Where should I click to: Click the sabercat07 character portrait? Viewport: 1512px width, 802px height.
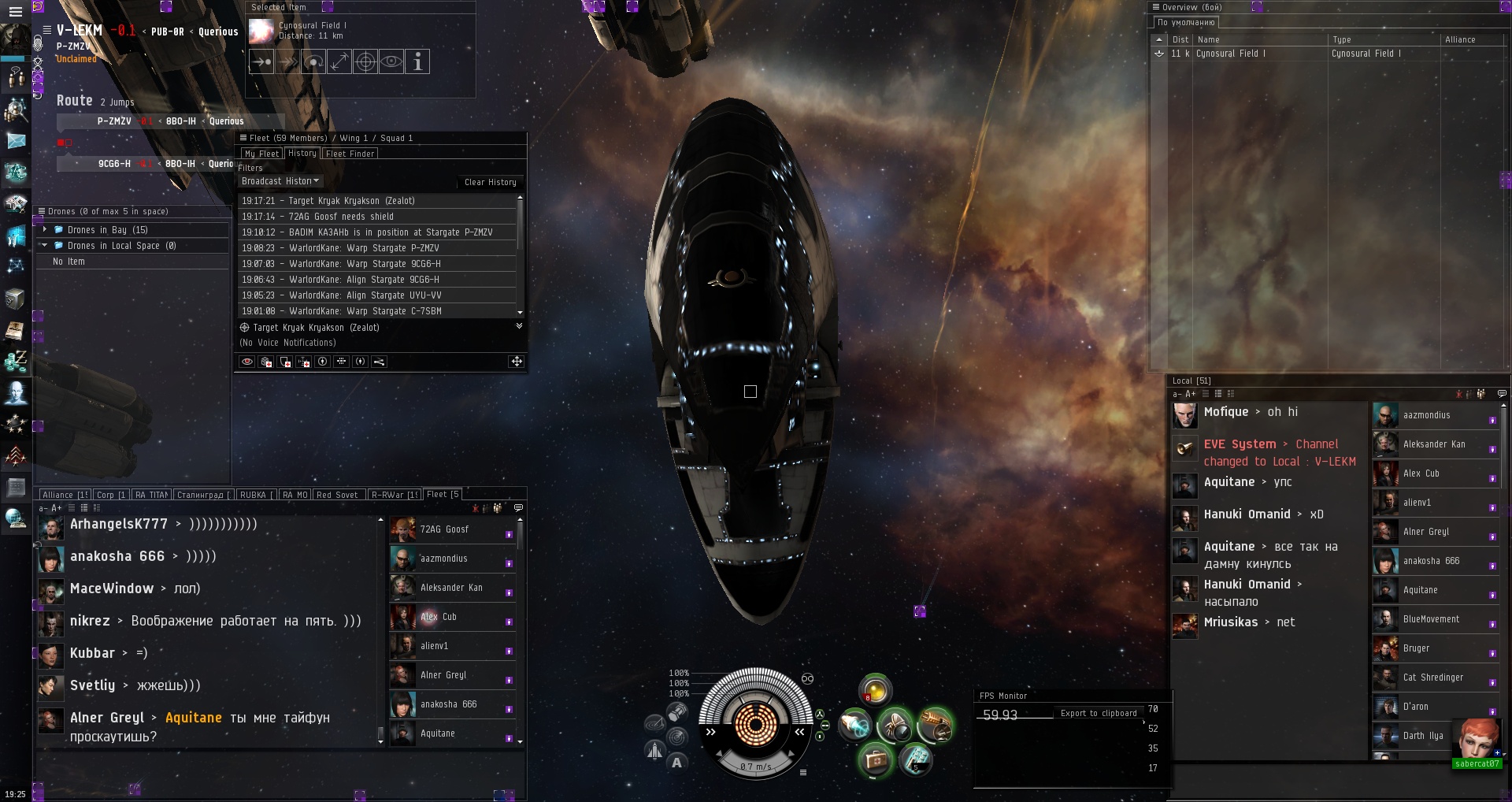pos(1477,739)
